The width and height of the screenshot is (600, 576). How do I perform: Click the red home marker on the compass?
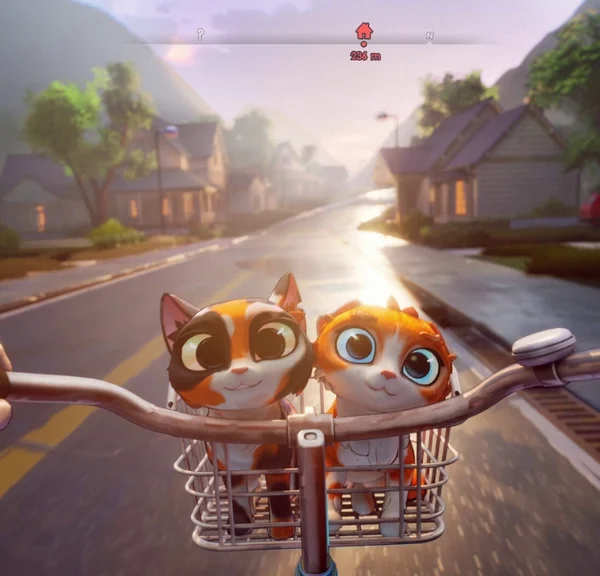(x=363, y=31)
